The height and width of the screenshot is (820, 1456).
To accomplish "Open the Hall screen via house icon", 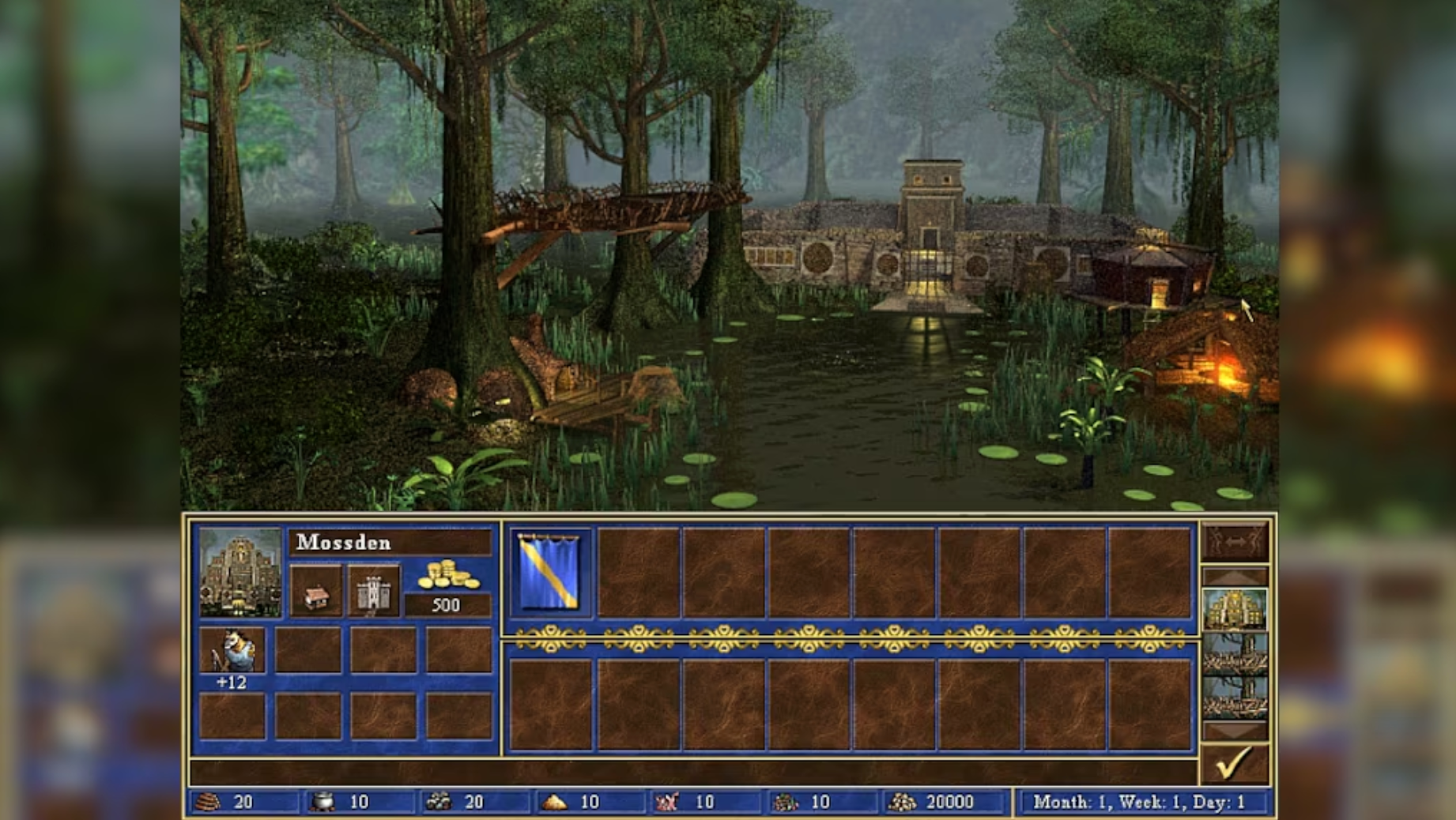I will [x=316, y=590].
